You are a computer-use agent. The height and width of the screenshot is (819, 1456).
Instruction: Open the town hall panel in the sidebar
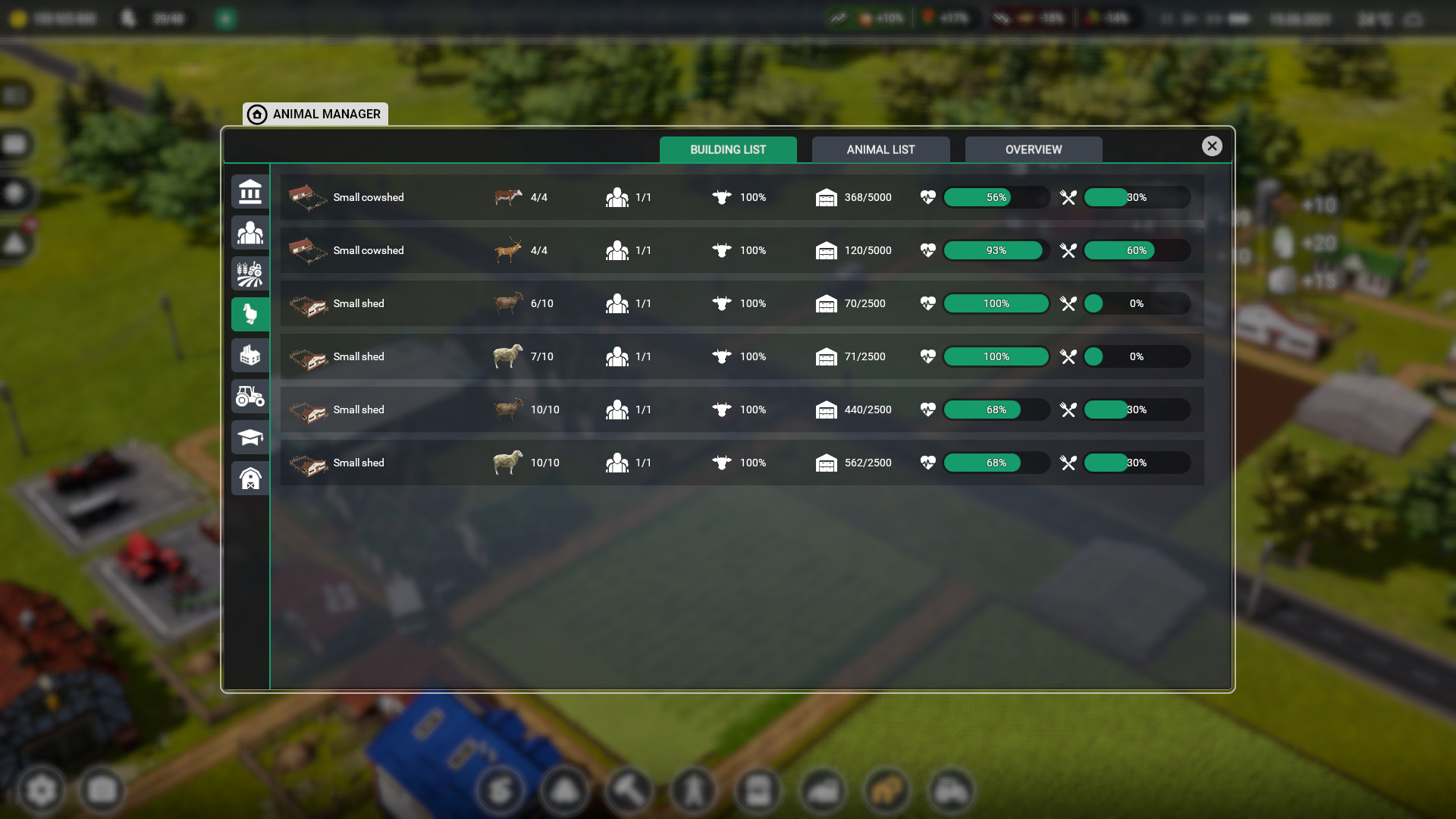click(x=250, y=192)
